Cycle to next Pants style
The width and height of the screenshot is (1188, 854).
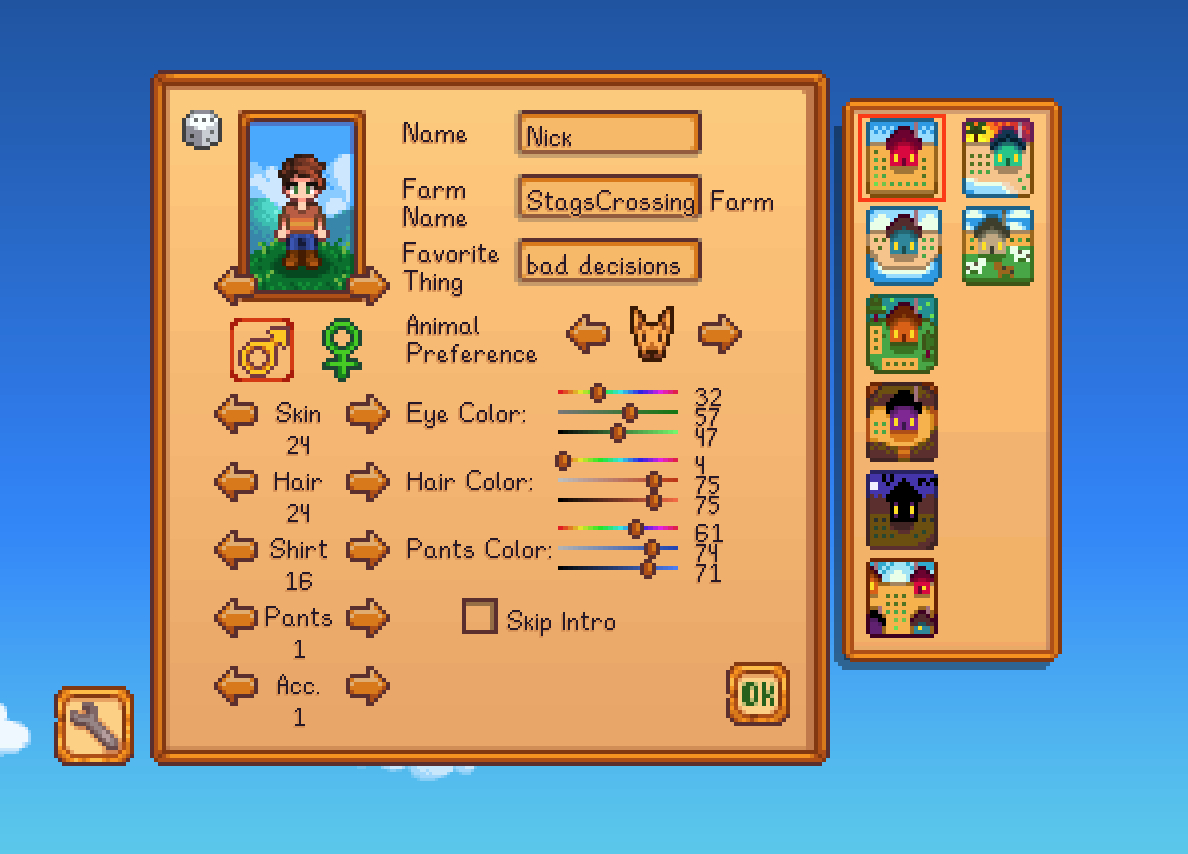367,617
